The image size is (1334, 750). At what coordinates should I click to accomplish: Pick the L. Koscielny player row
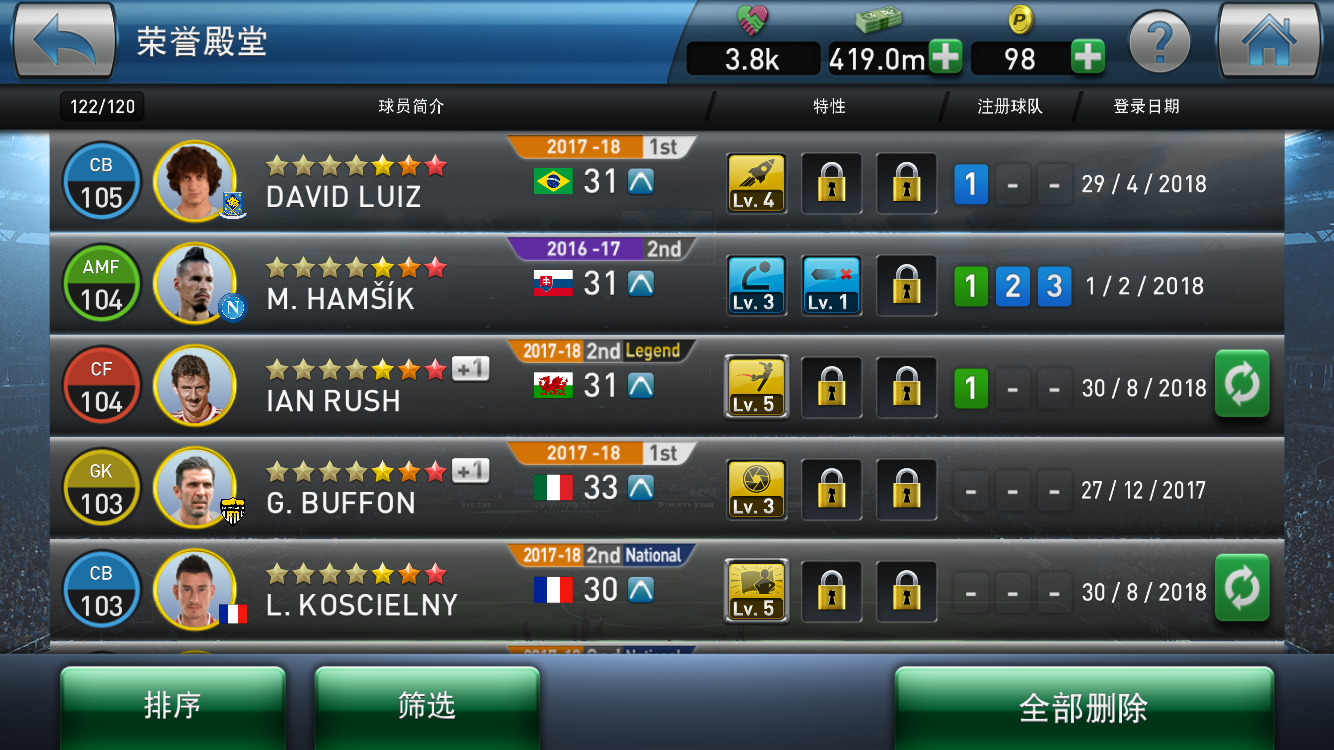click(361, 591)
